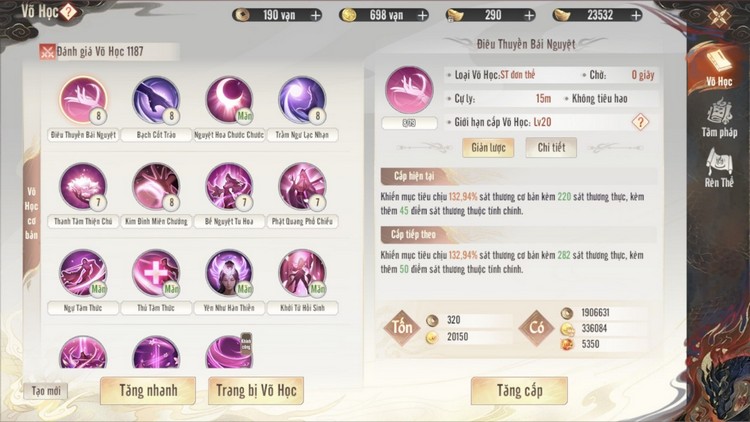This screenshot has width=750, height=422.
Task: Open the Ngự Tâm Thức skill
Action: point(83,272)
